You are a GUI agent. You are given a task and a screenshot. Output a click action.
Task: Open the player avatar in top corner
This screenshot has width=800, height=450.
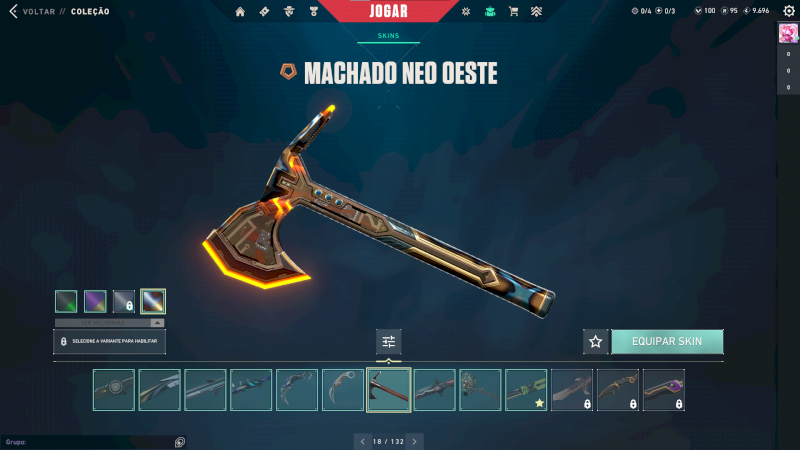(787, 33)
